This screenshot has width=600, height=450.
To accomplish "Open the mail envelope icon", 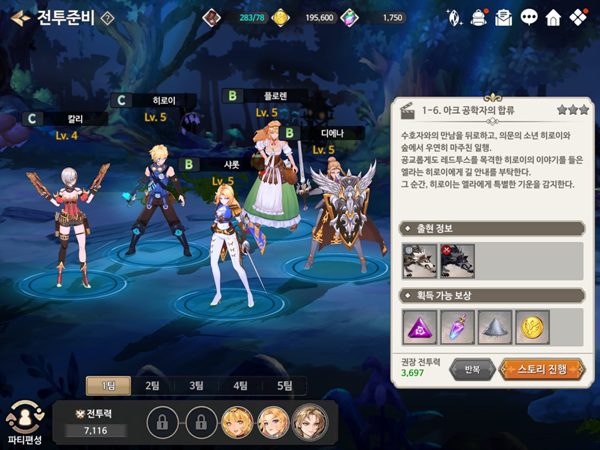I will tap(504, 17).
